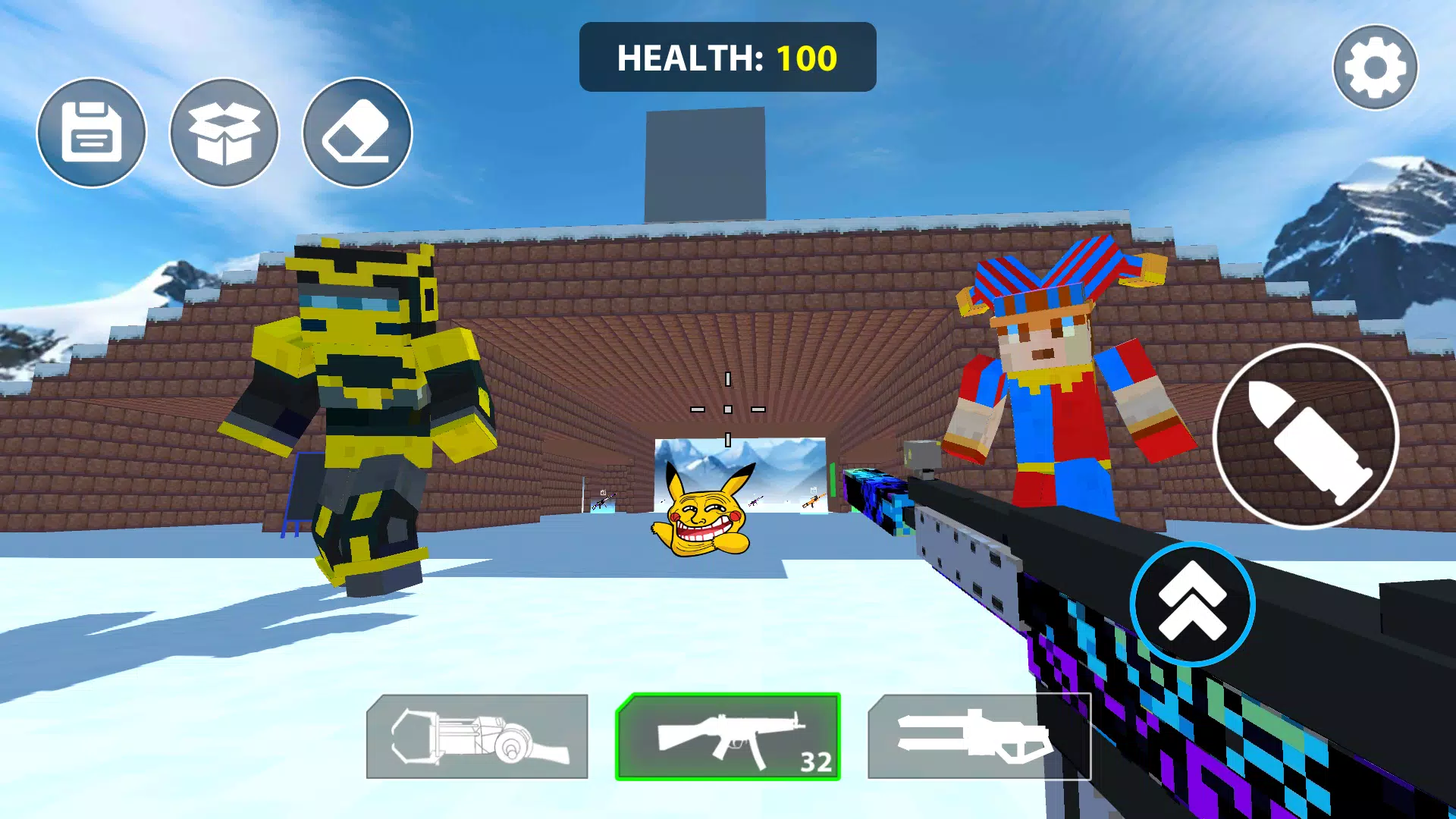
Task: Click the MP5 rifle icon in the center weapon slot
Action: (x=726, y=736)
